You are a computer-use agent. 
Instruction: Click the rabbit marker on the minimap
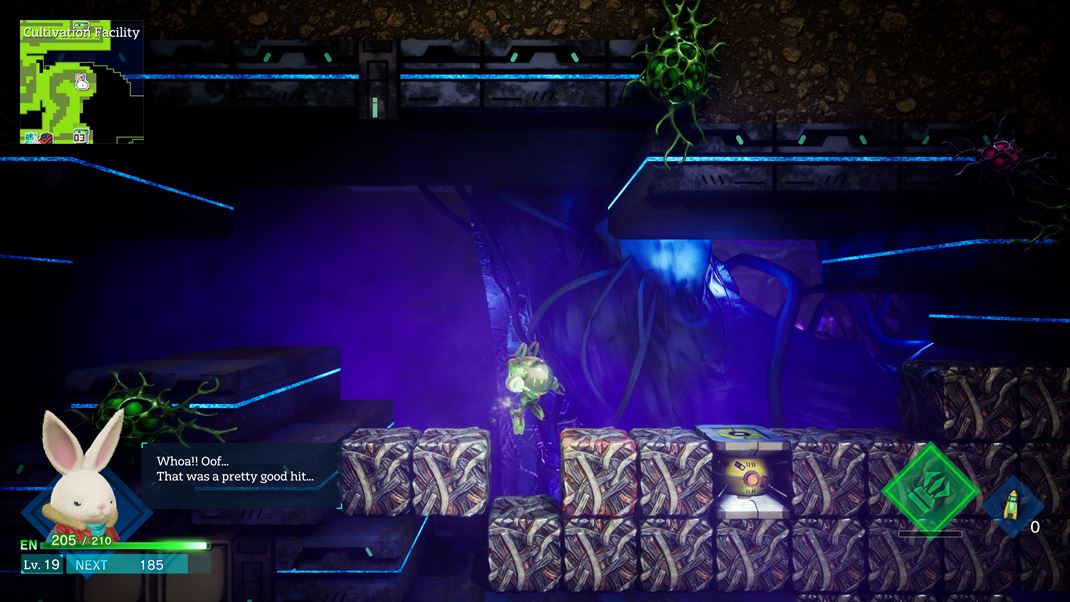point(81,83)
